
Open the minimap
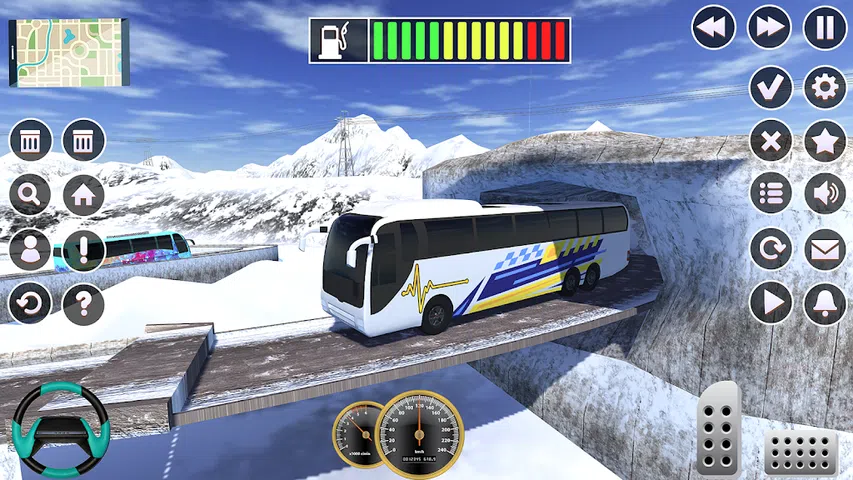(x=67, y=52)
